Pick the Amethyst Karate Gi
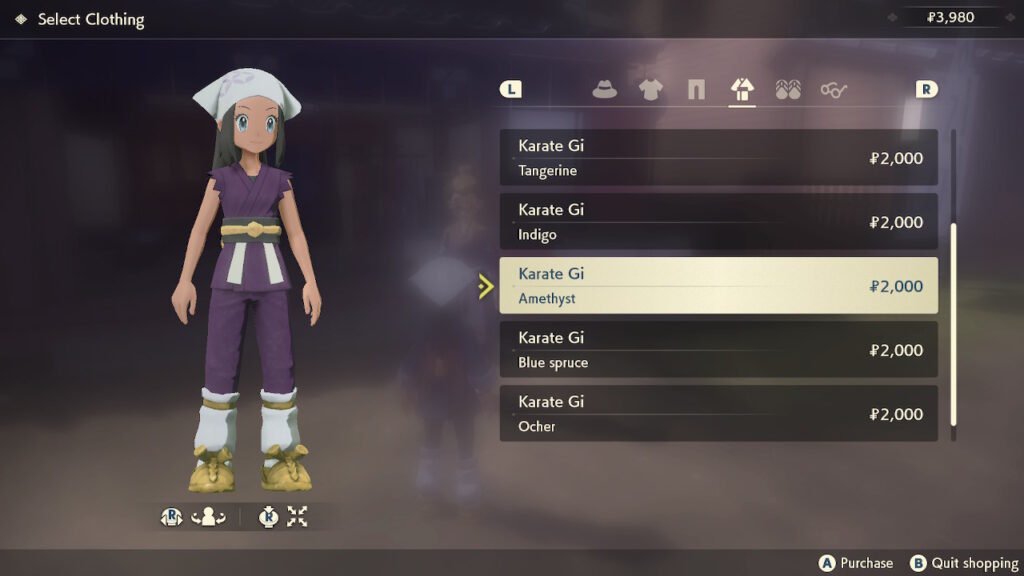 [718, 286]
